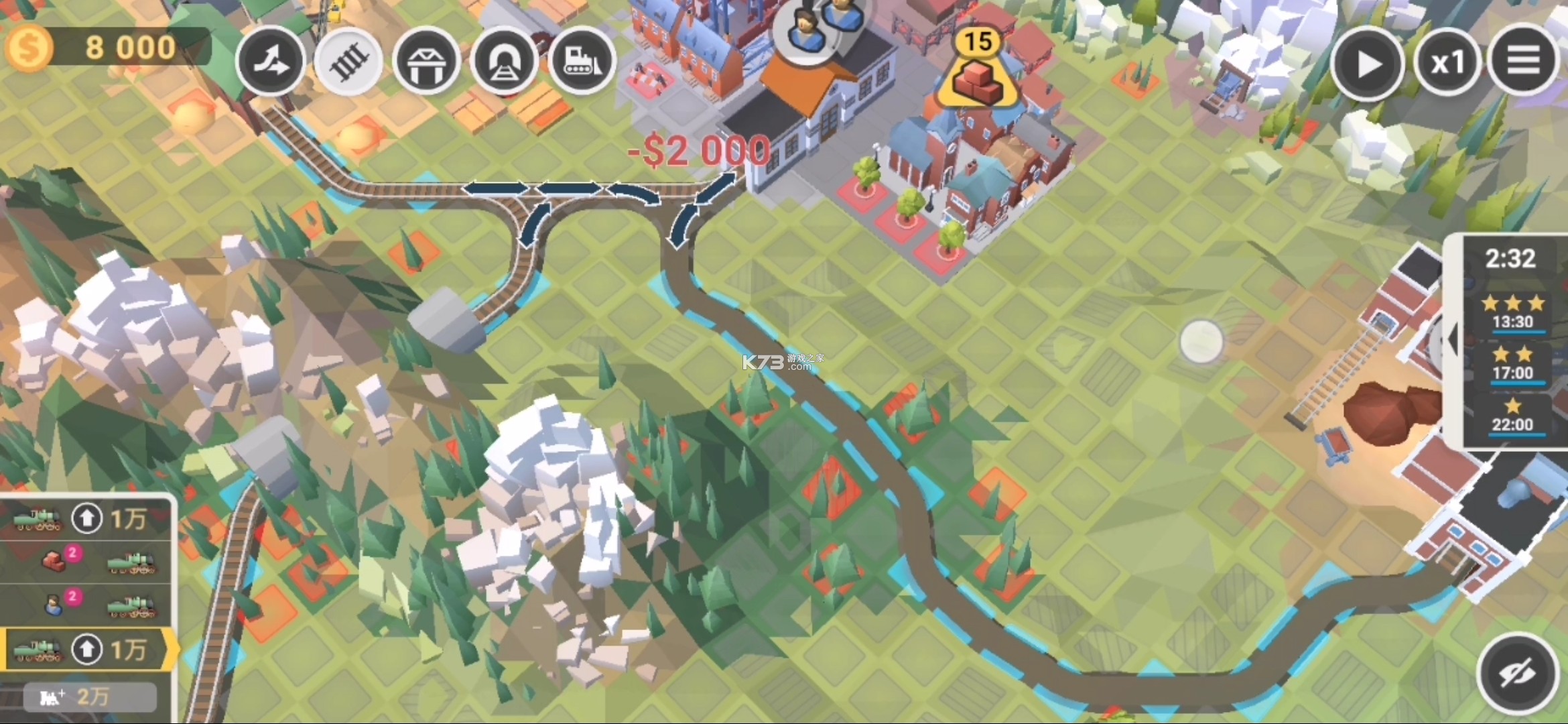Change game speed with the x1 button

[1447, 64]
